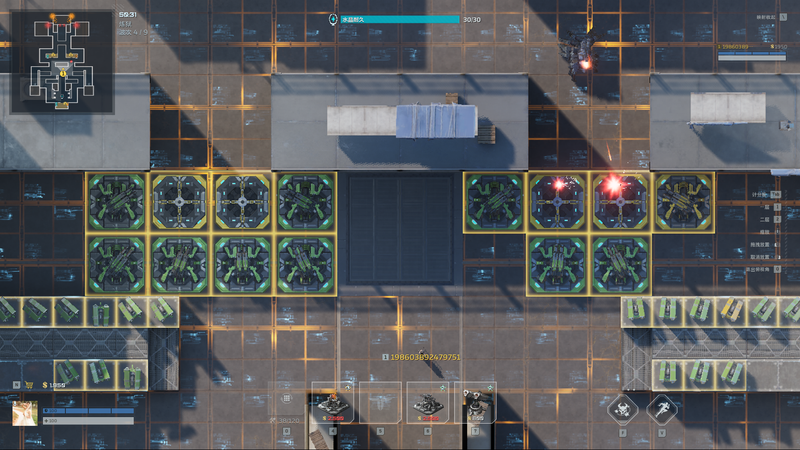
Task: Choose the low cannon turret build slot
Action: [426, 405]
